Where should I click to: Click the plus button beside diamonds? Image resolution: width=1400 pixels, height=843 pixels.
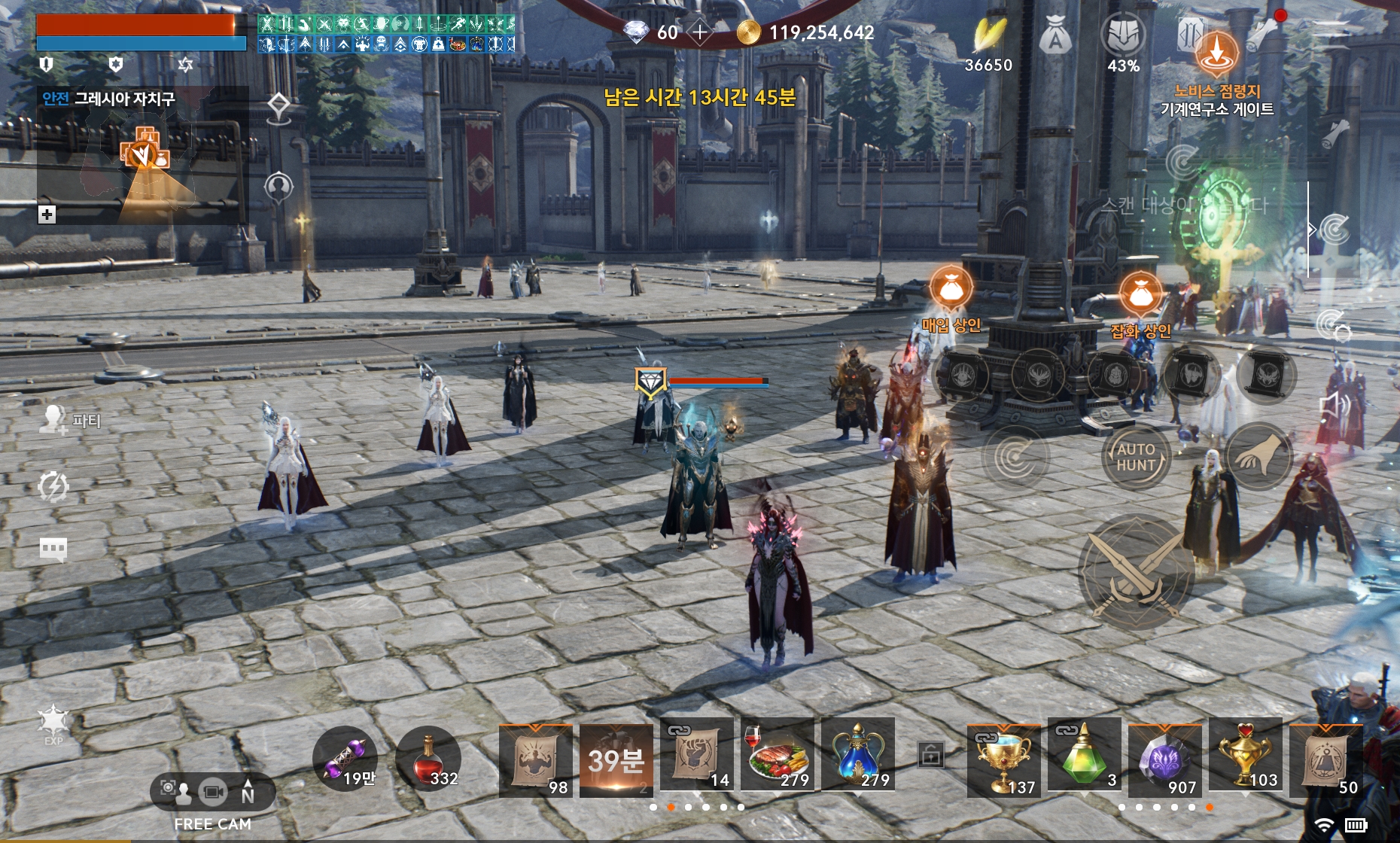click(x=700, y=32)
